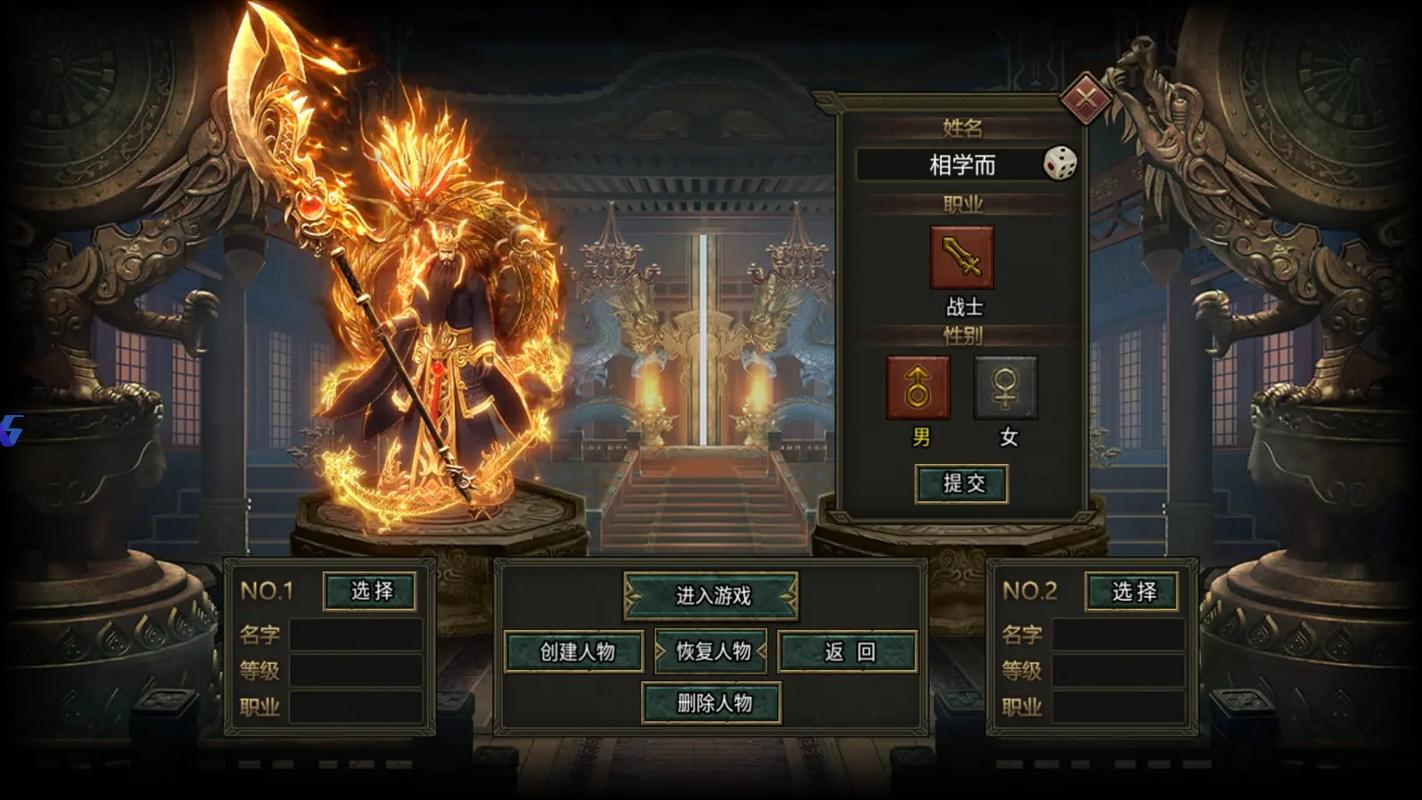Click the 恢复人物 restore character button
Image resolution: width=1422 pixels, height=800 pixels.
click(711, 650)
